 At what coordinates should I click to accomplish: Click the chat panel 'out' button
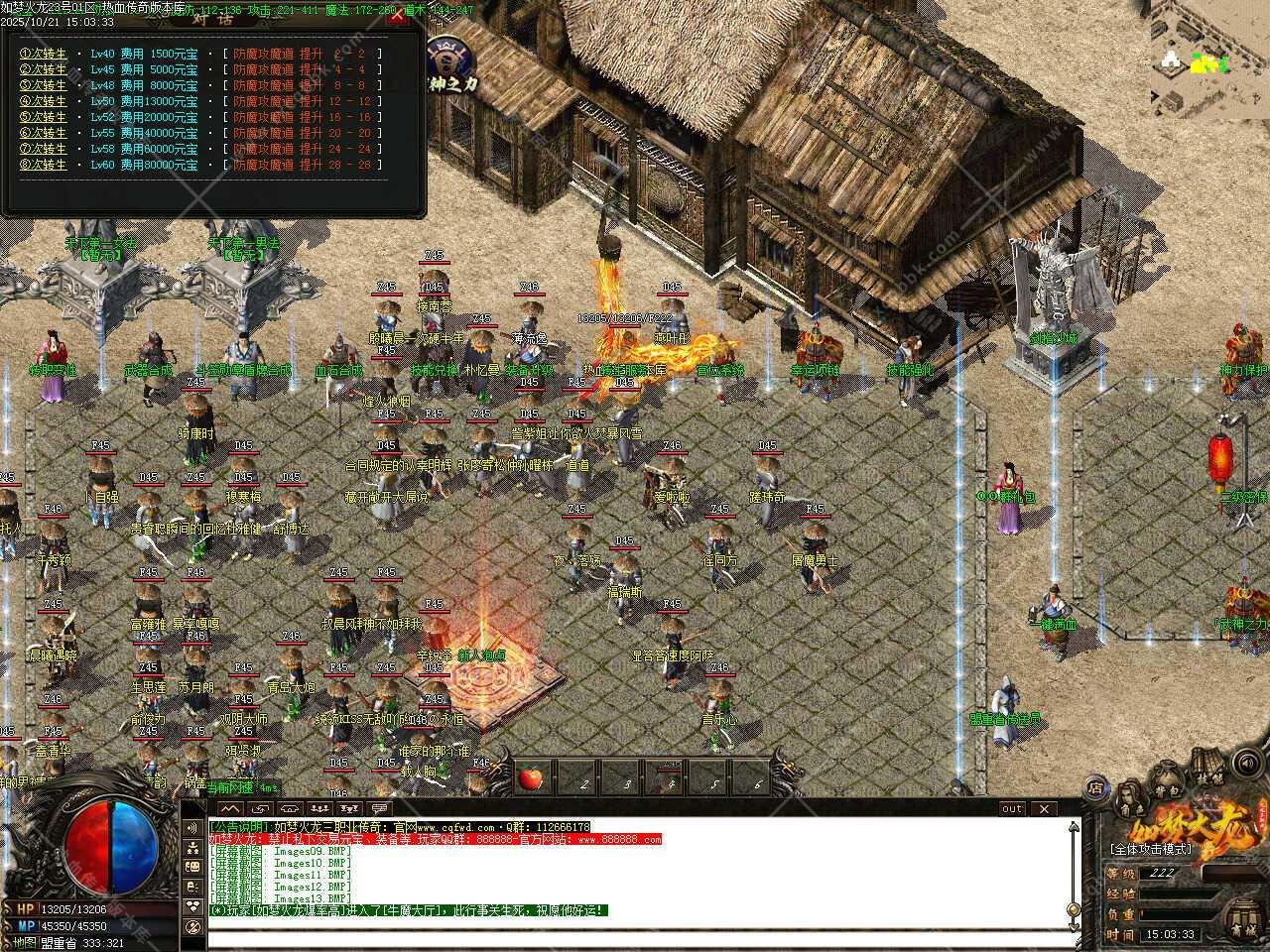(1011, 808)
